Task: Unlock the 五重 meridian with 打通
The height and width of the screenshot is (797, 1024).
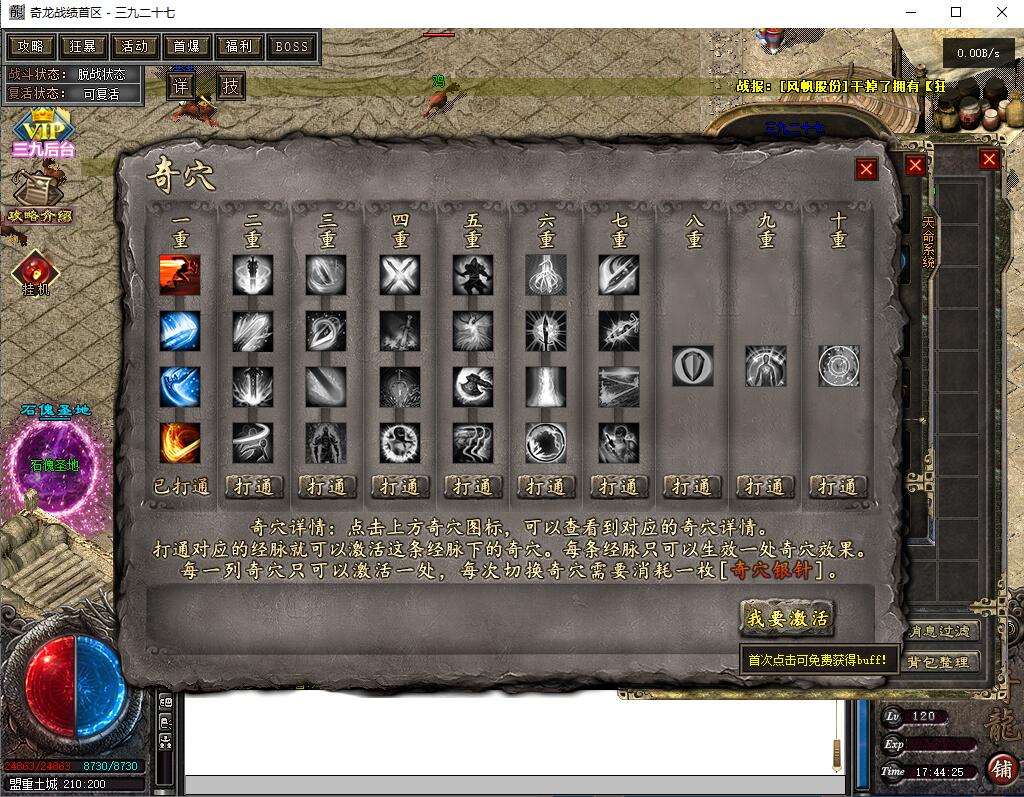Action: 473,487
